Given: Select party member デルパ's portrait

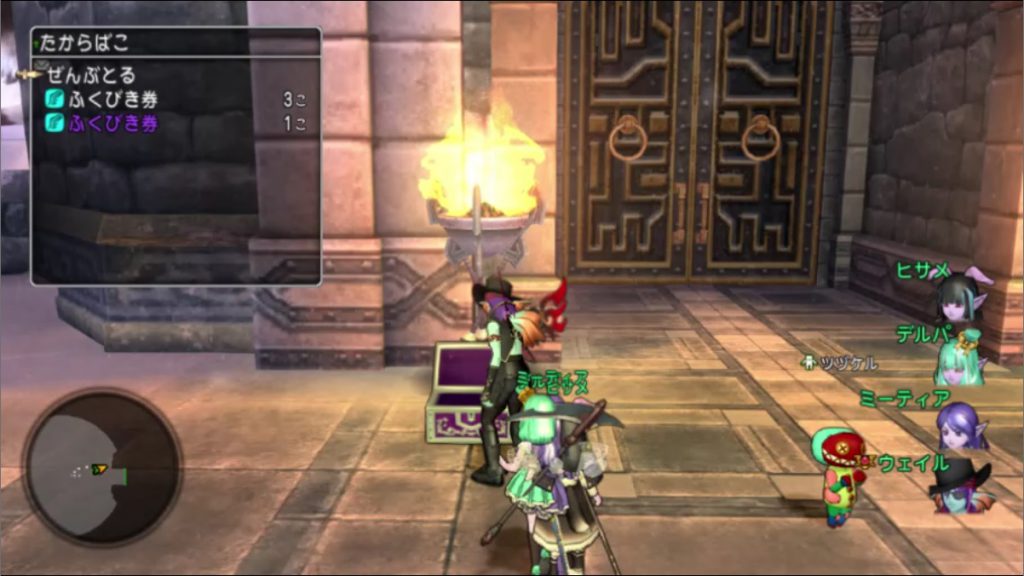Looking at the screenshot, I should [x=960, y=357].
